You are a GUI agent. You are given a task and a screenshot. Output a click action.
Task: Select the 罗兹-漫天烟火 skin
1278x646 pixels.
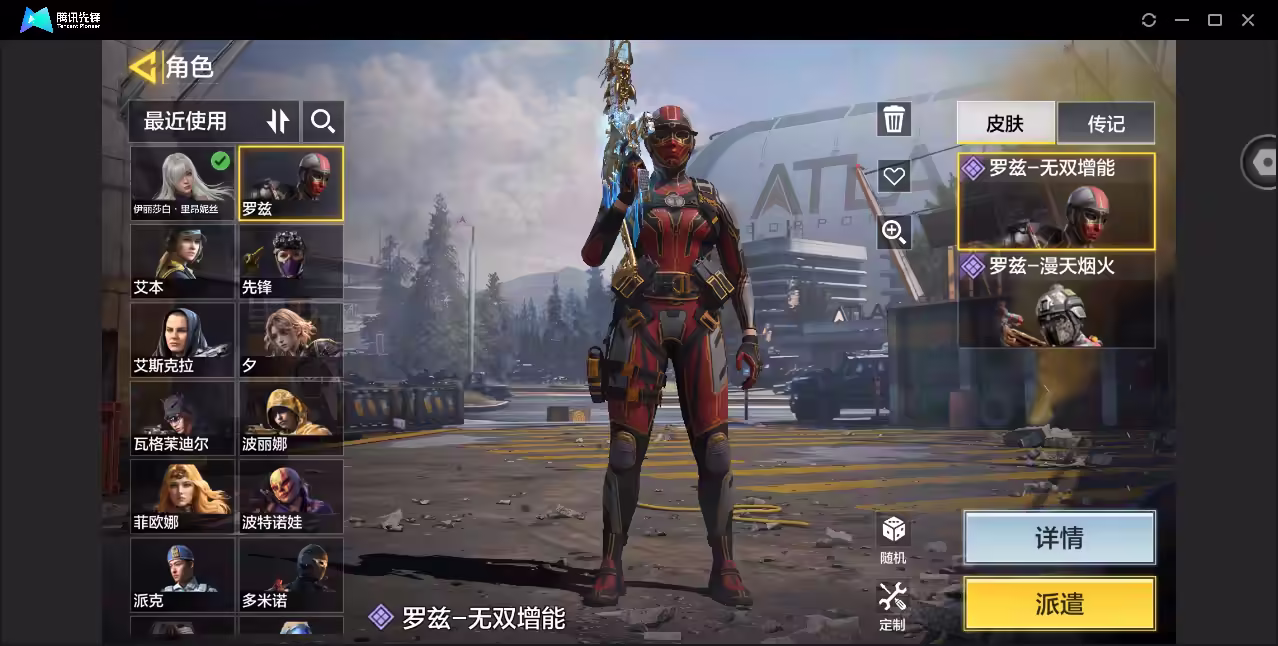pos(1056,300)
